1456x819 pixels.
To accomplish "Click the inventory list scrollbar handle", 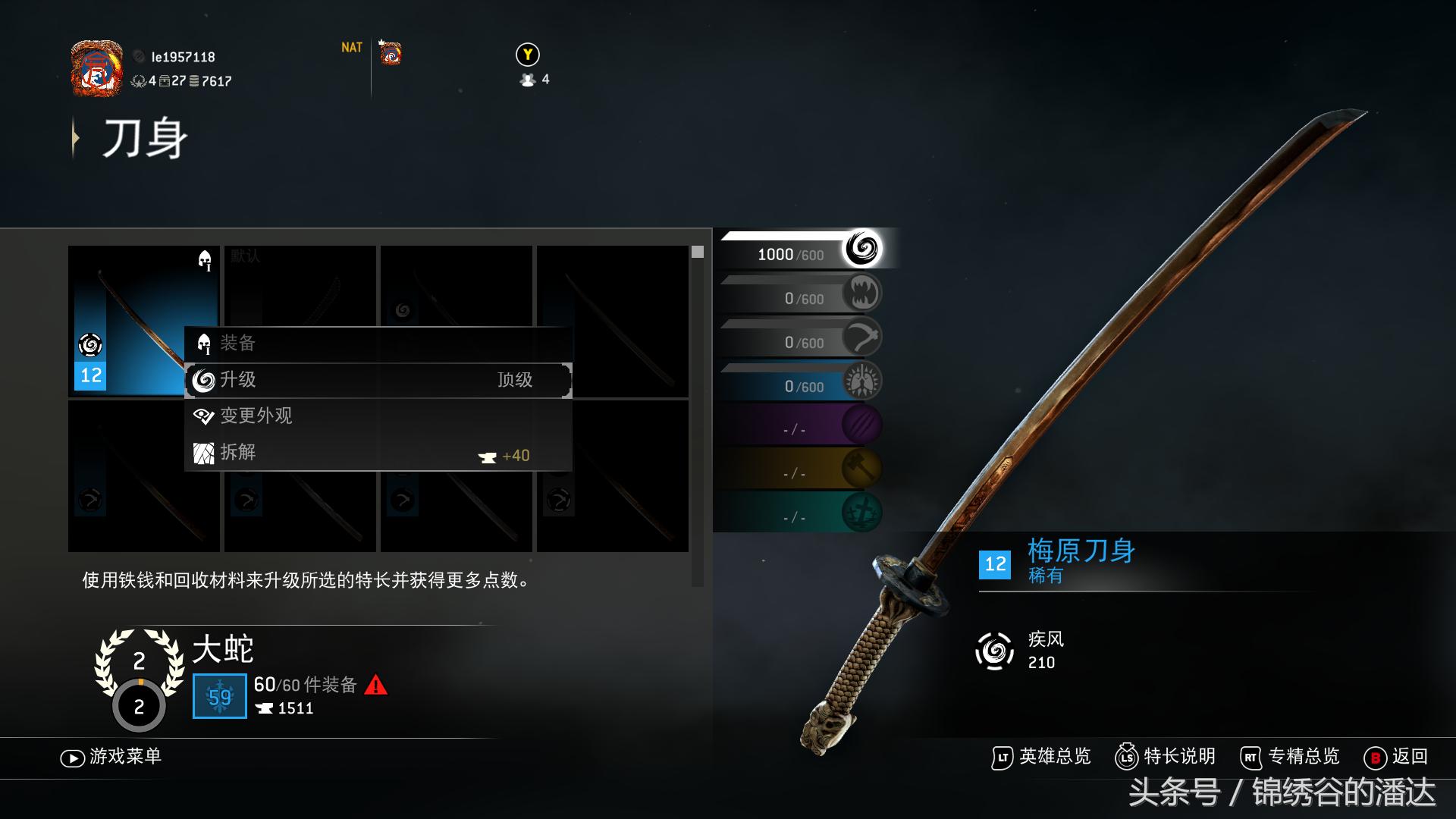I will point(698,252).
